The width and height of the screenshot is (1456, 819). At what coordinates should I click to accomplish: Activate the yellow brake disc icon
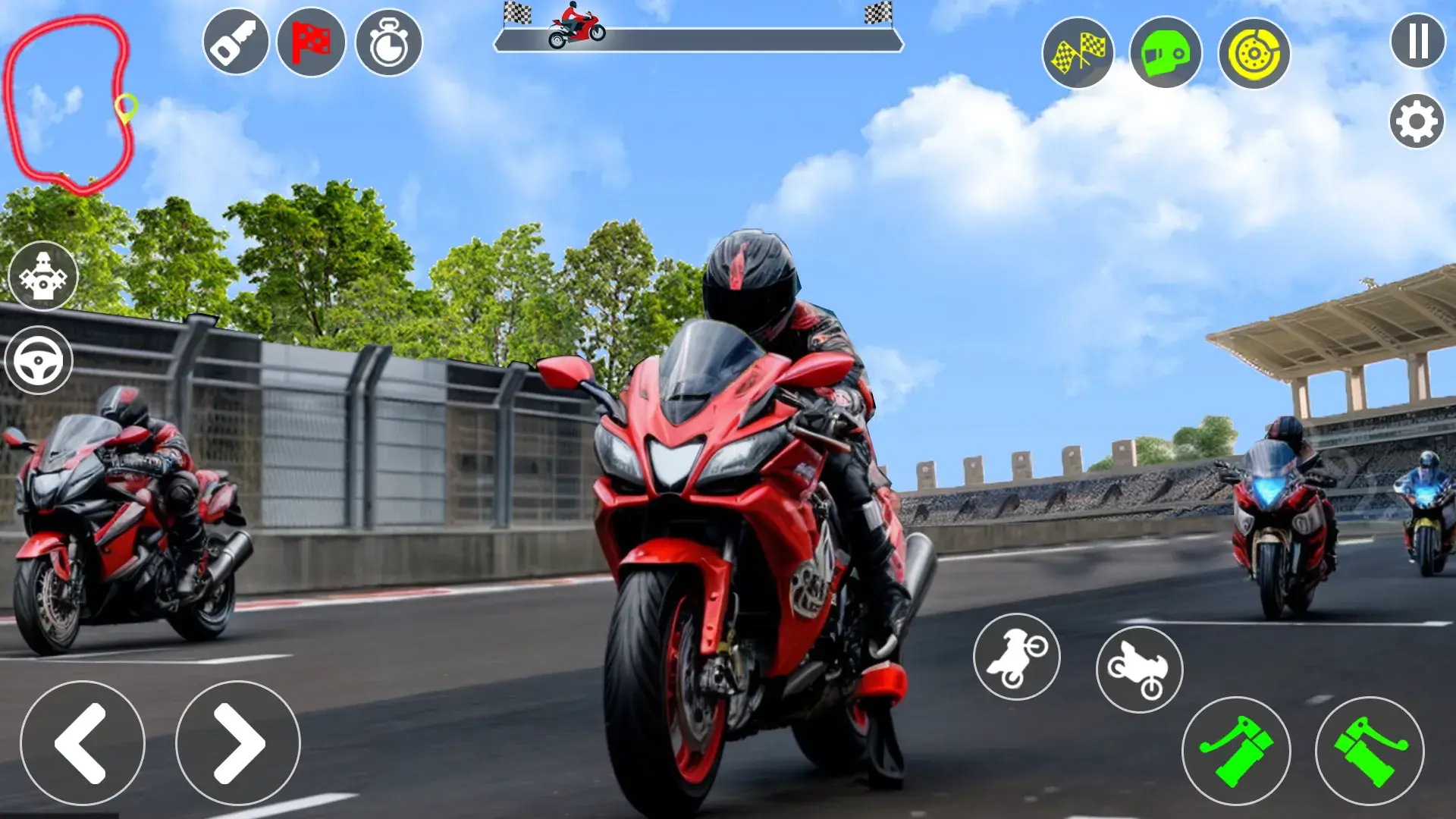[x=1254, y=53]
